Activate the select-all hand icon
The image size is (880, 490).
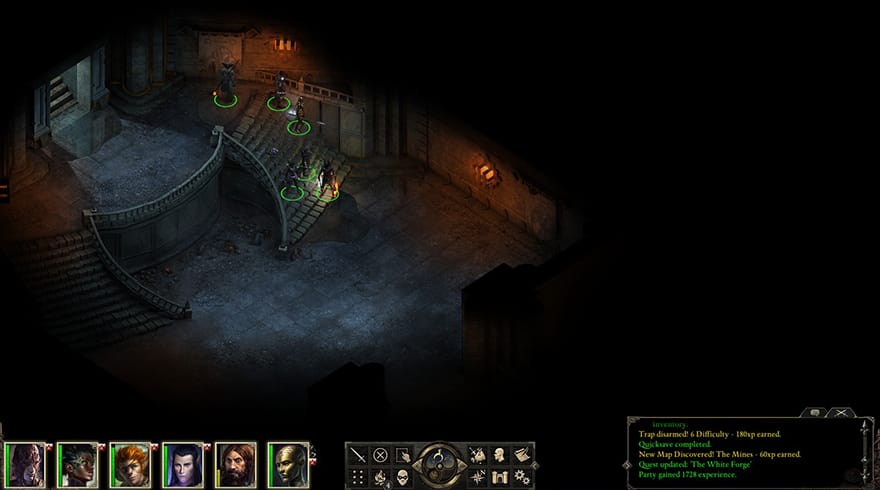click(402, 454)
